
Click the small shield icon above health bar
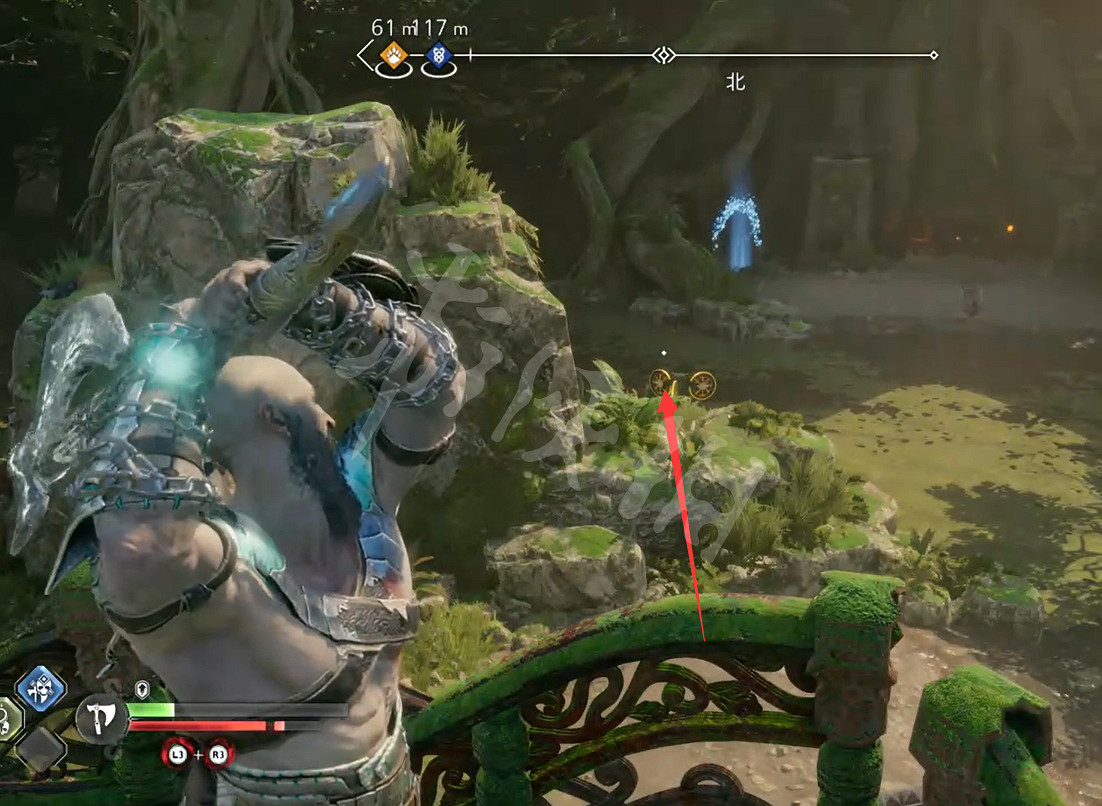pos(142,689)
